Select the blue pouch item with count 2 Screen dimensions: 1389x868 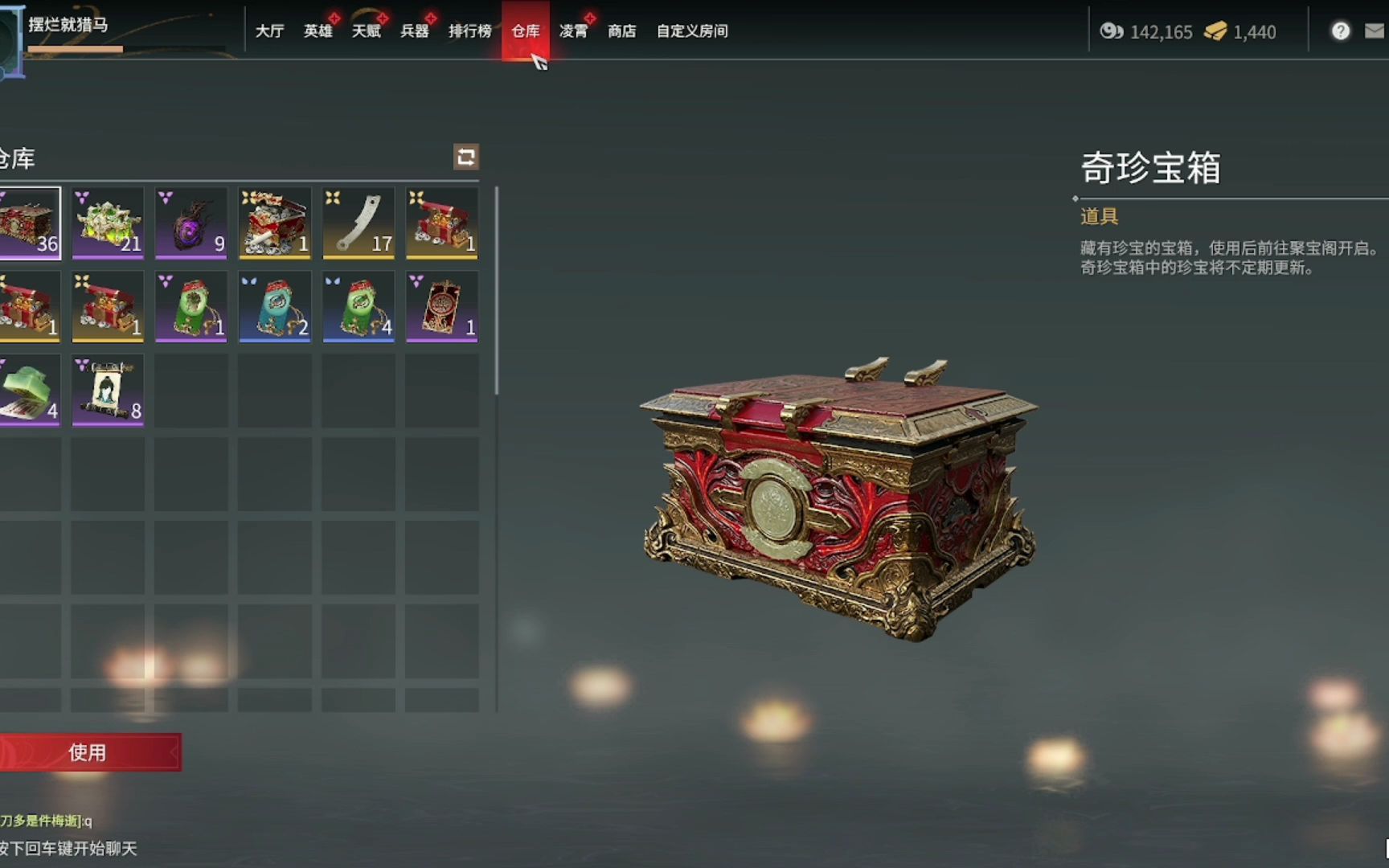click(x=275, y=306)
